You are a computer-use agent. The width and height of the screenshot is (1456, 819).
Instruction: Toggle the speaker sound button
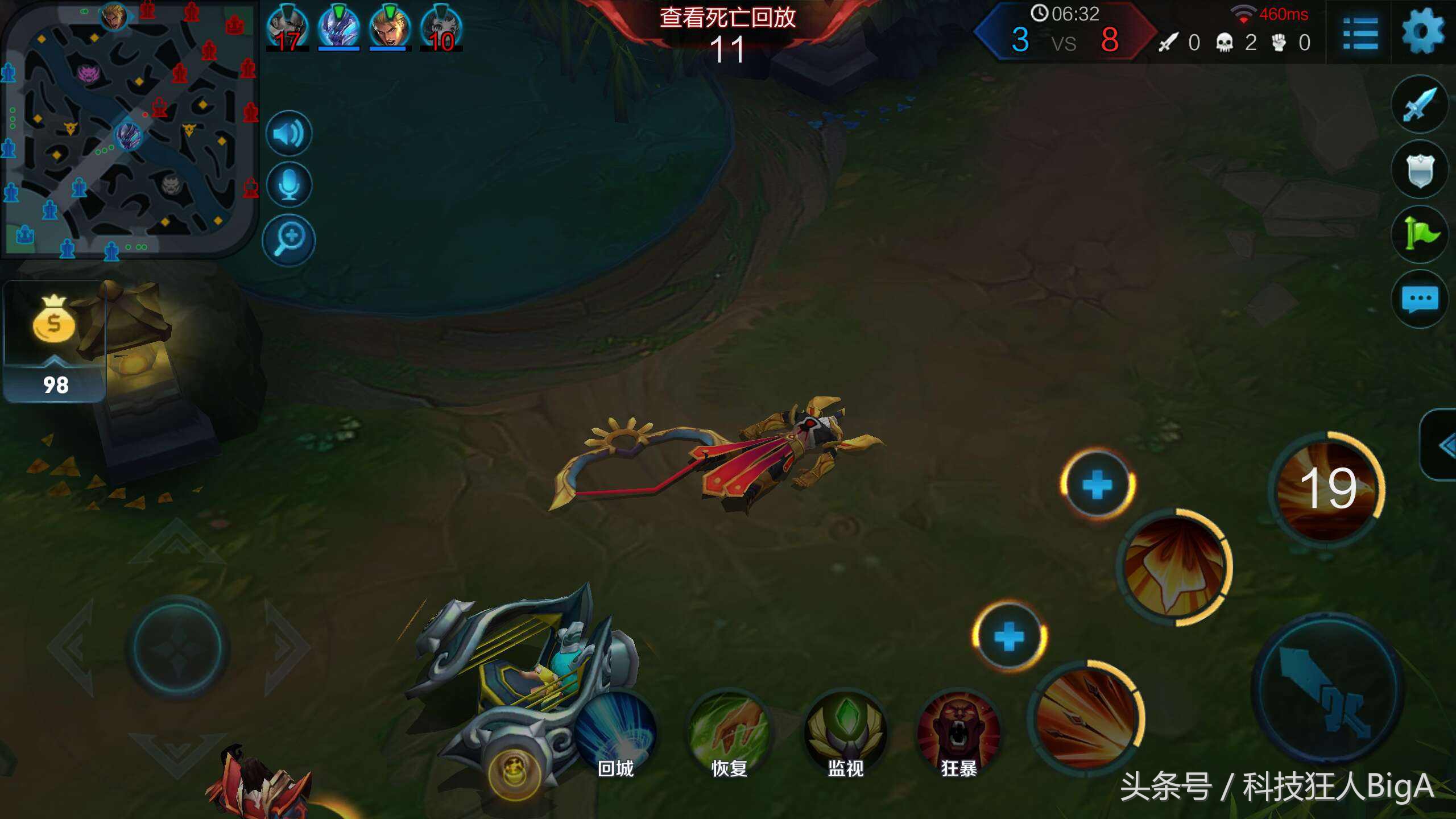pos(289,134)
